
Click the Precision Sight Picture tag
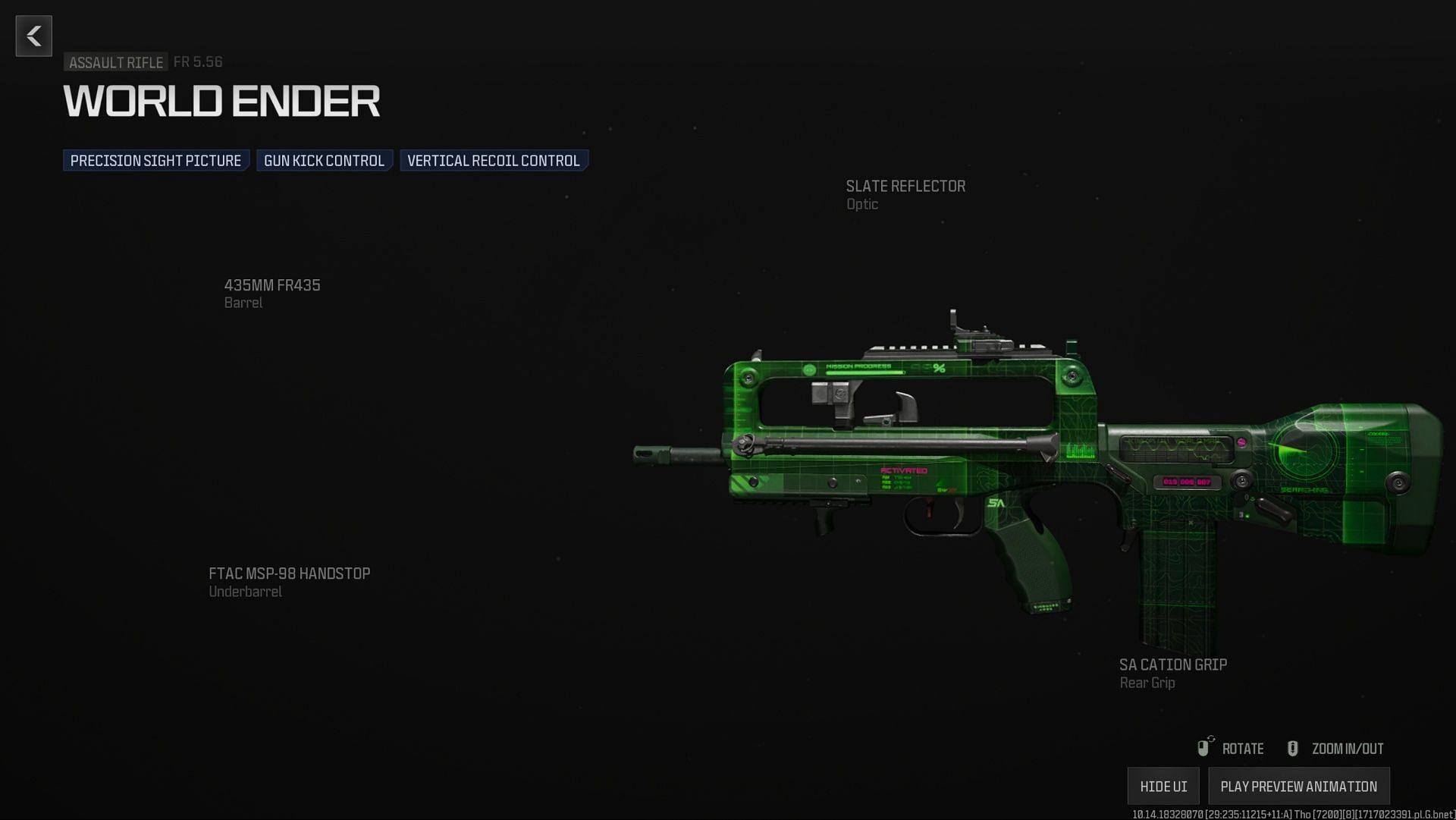click(155, 161)
